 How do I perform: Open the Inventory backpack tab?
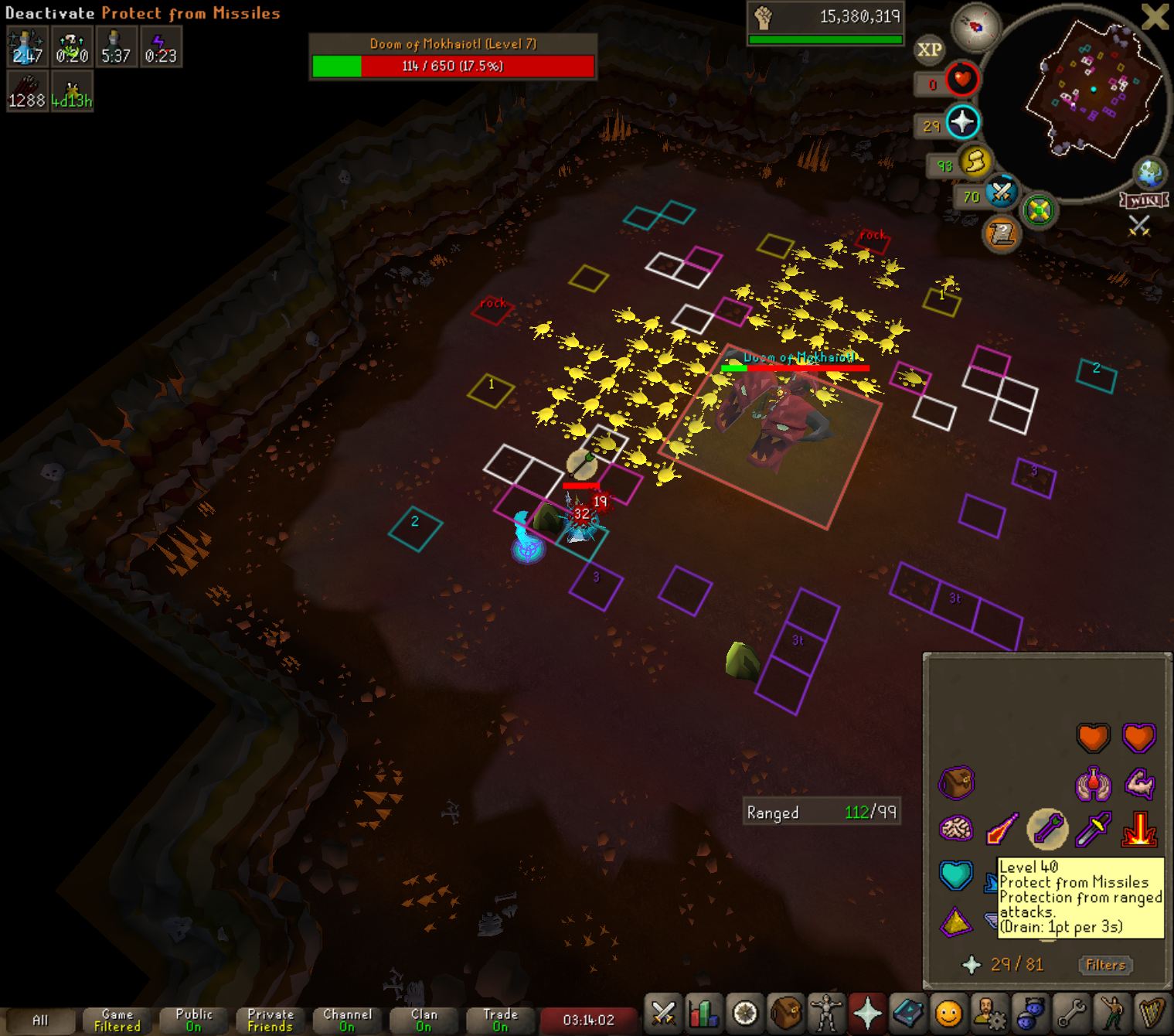pyautogui.click(x=786, y=1013)
